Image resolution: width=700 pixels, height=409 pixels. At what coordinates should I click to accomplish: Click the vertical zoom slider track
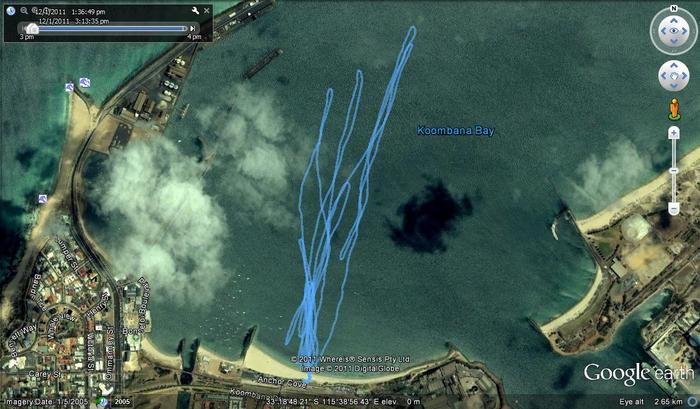click(673, 170)
